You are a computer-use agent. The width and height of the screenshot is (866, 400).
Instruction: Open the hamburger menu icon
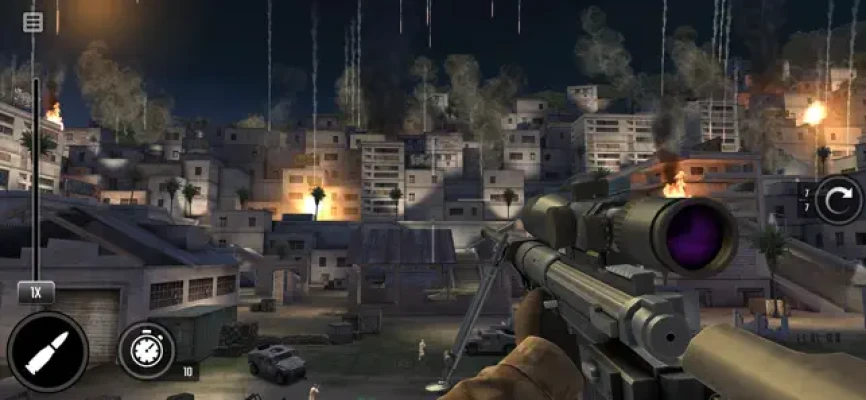point(33,21)
